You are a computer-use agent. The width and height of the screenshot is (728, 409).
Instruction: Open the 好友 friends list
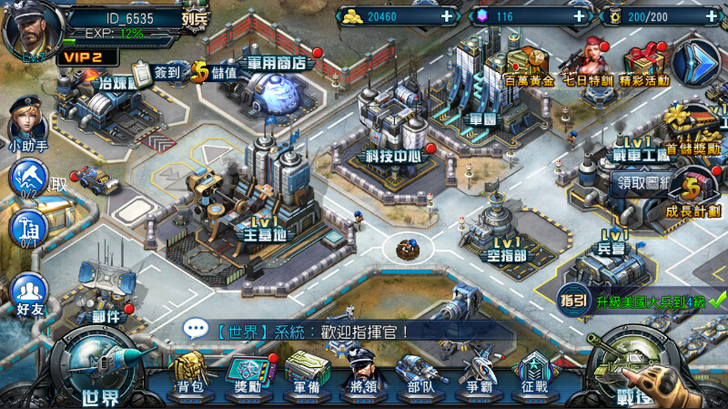pos(28,296)
